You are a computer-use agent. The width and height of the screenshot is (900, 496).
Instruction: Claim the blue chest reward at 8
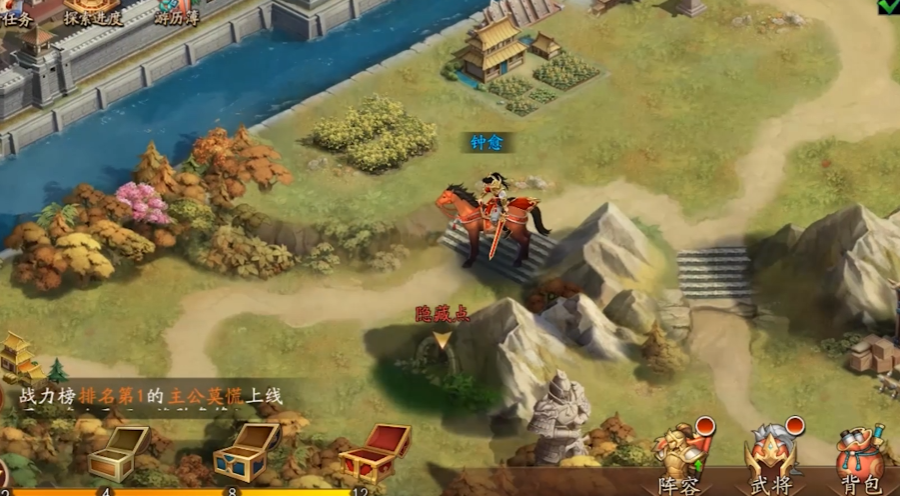tap(246, 452)
